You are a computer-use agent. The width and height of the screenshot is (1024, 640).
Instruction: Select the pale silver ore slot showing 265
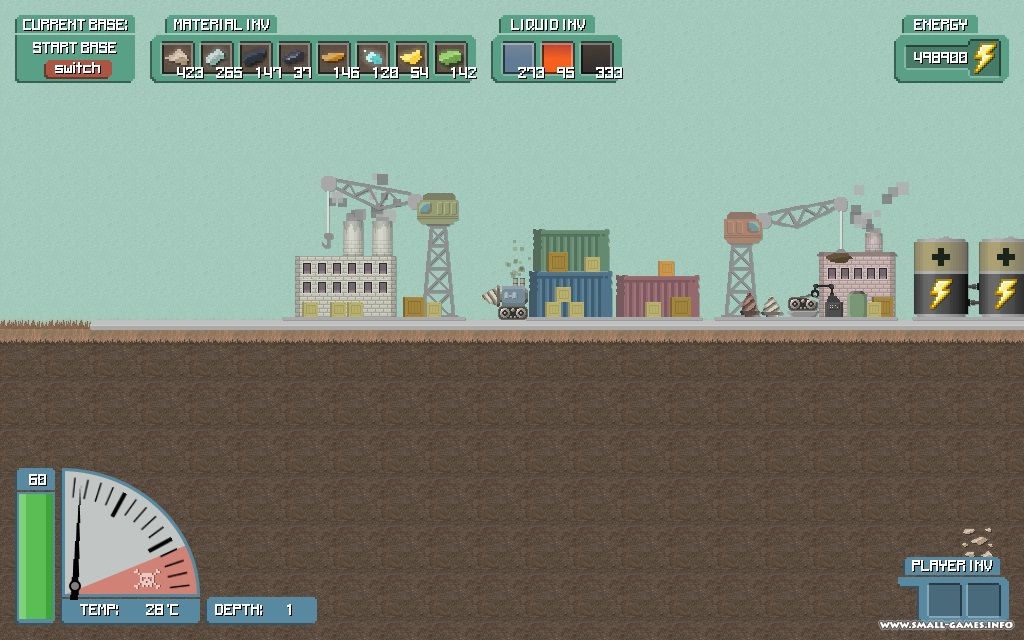pyautogui.click(x=216, y=57)
